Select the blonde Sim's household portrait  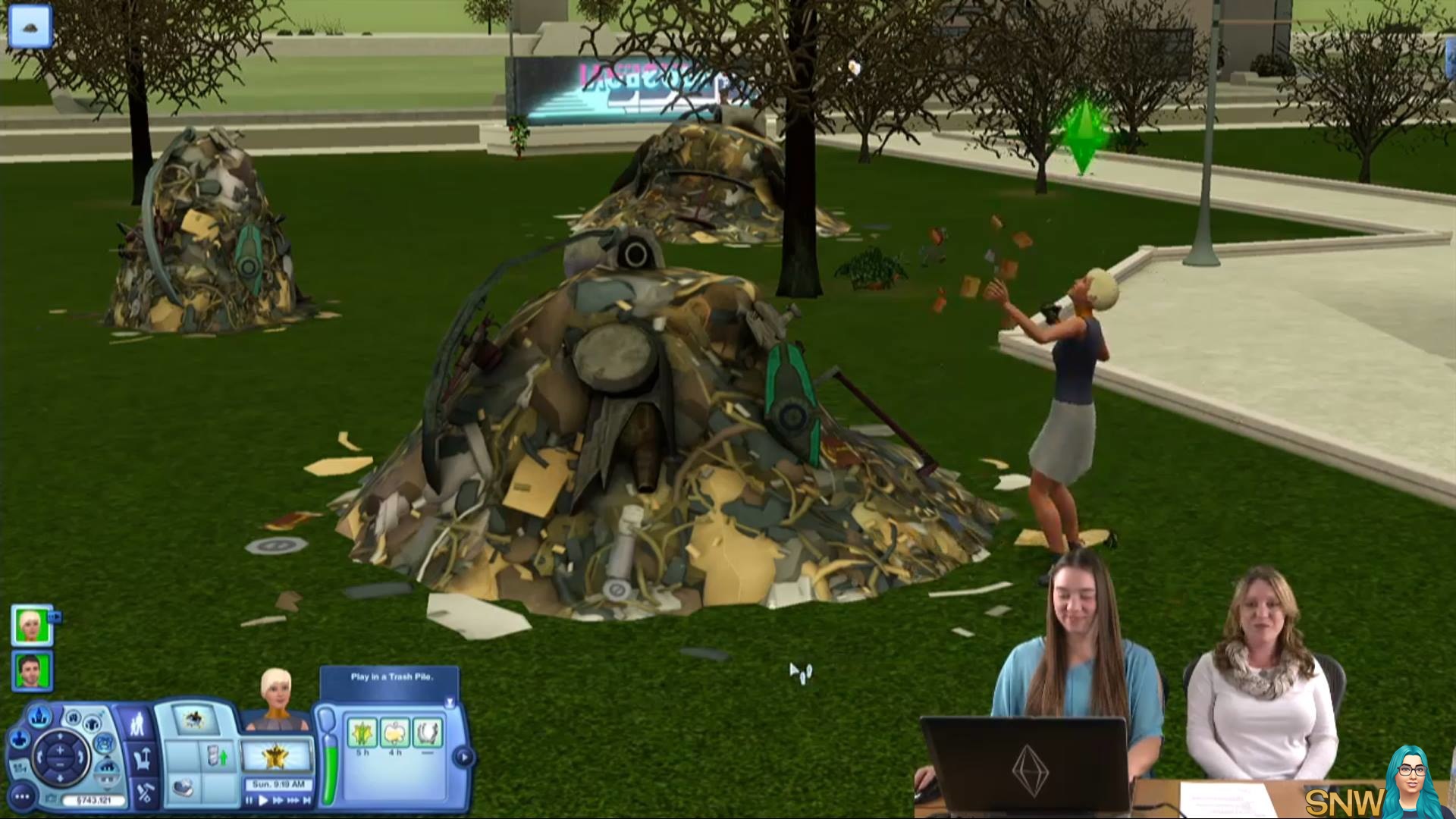pos(31,625)
